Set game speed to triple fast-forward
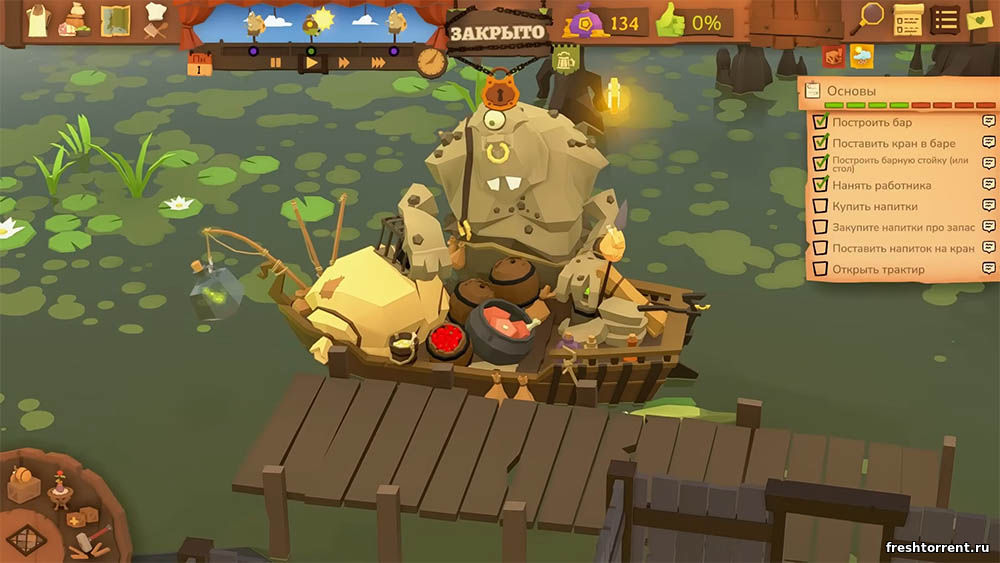This screenshot has width=1000, height=563. (378, 62)
